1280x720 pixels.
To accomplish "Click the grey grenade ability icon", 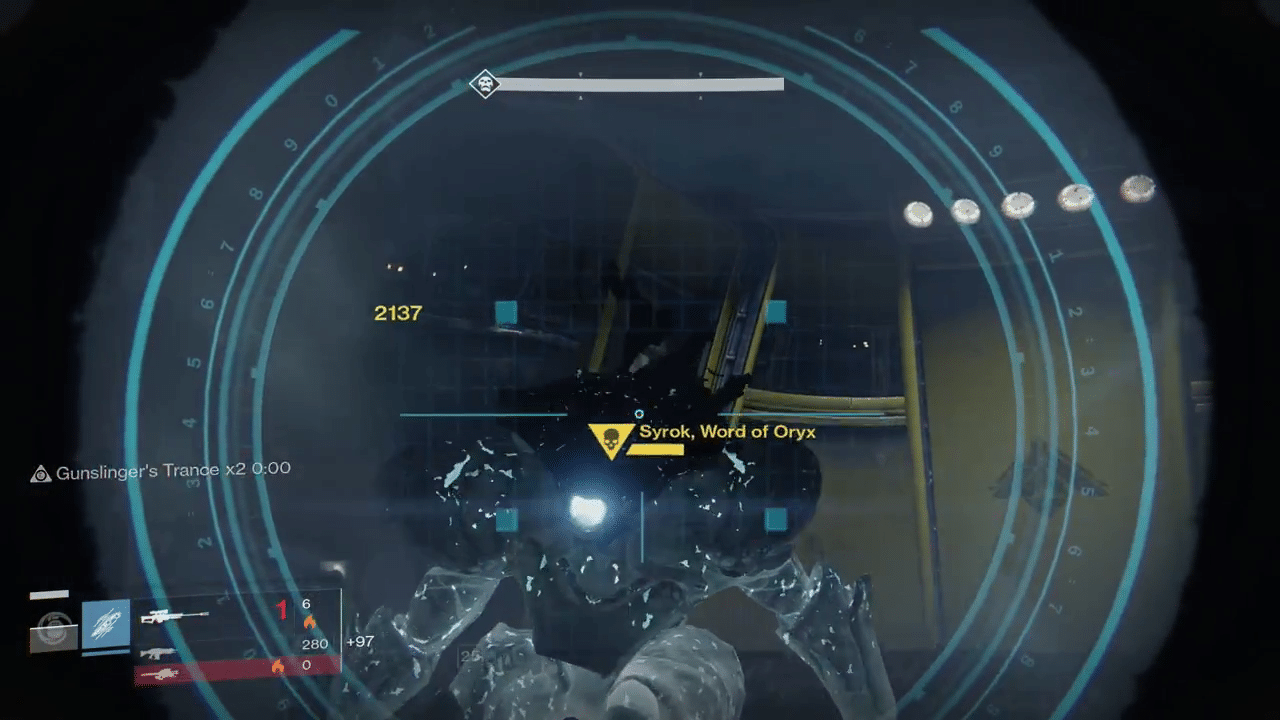I will [x=54, y=629].
